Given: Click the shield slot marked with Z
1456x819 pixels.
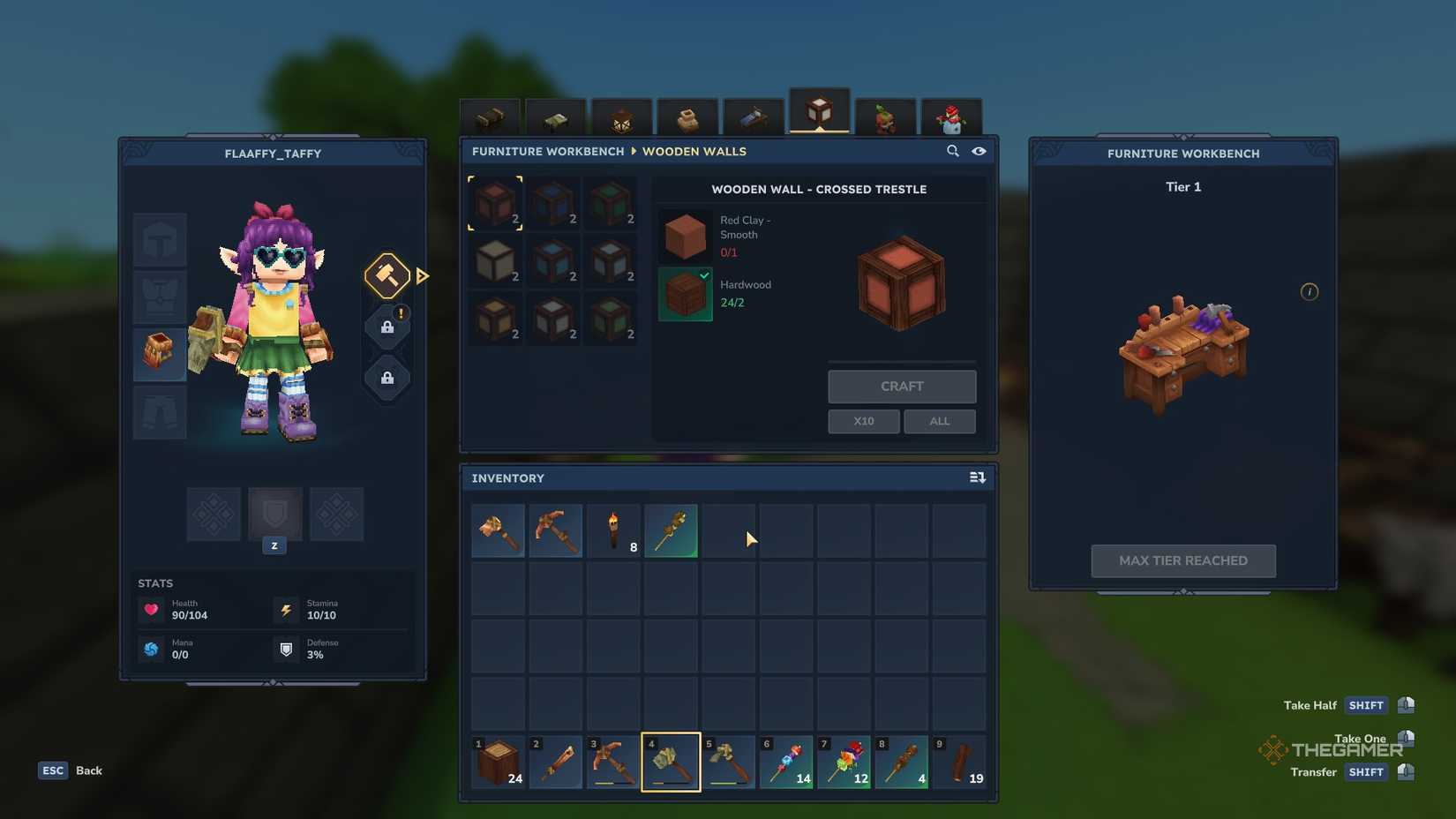Looking at the screenshot, I should [x=274, y=515].
